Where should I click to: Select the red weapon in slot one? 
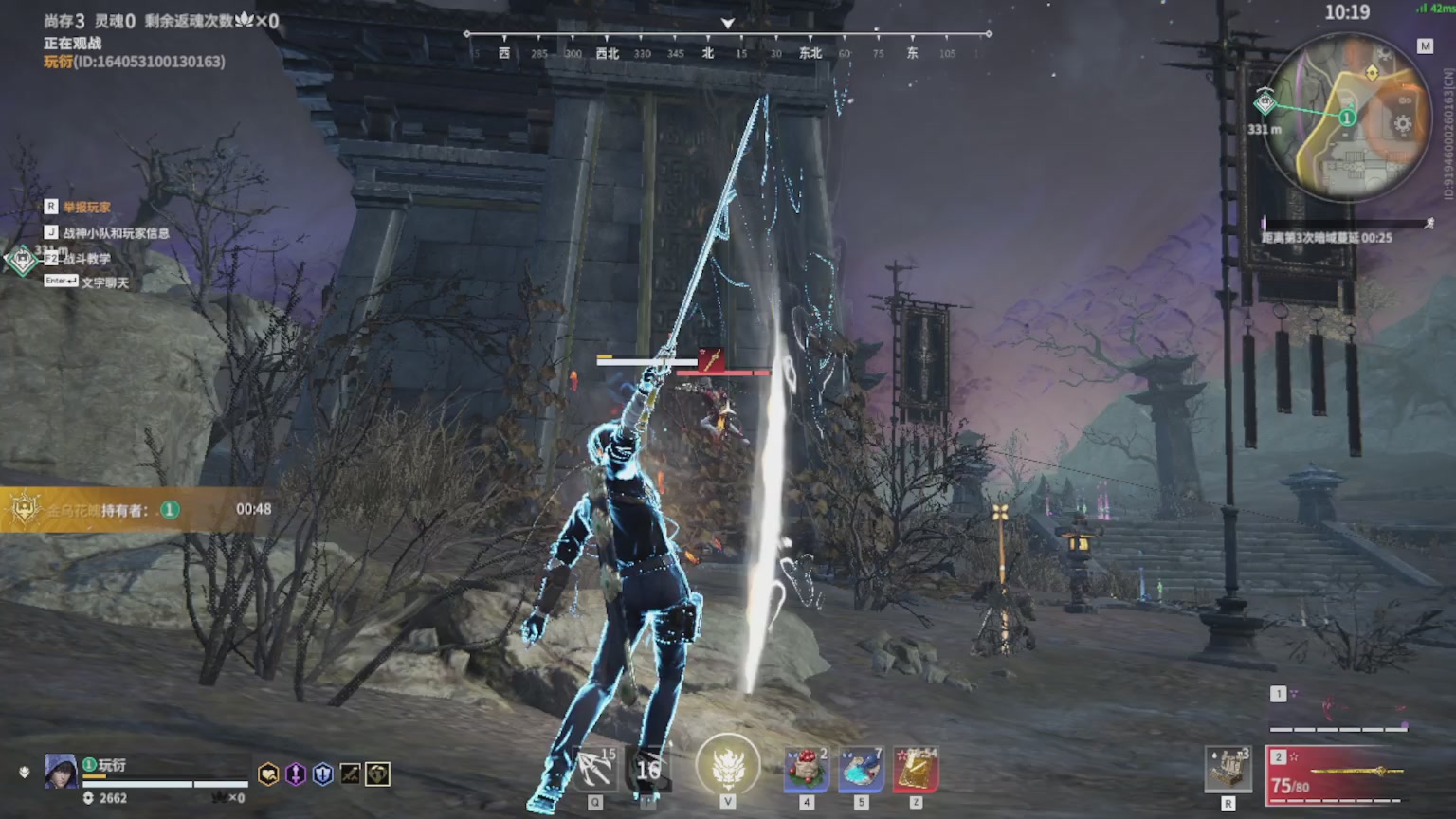pyautogui.click(x=1338, y=711)
